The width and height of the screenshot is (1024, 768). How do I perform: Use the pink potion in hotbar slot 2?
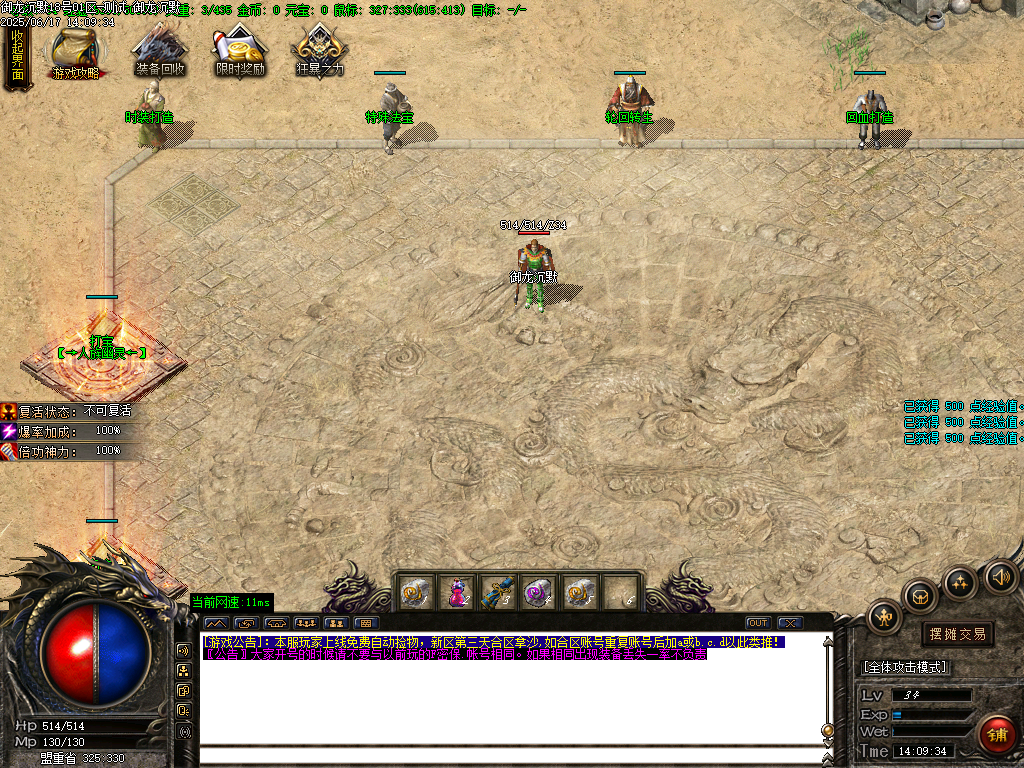(x=456, y=592)
